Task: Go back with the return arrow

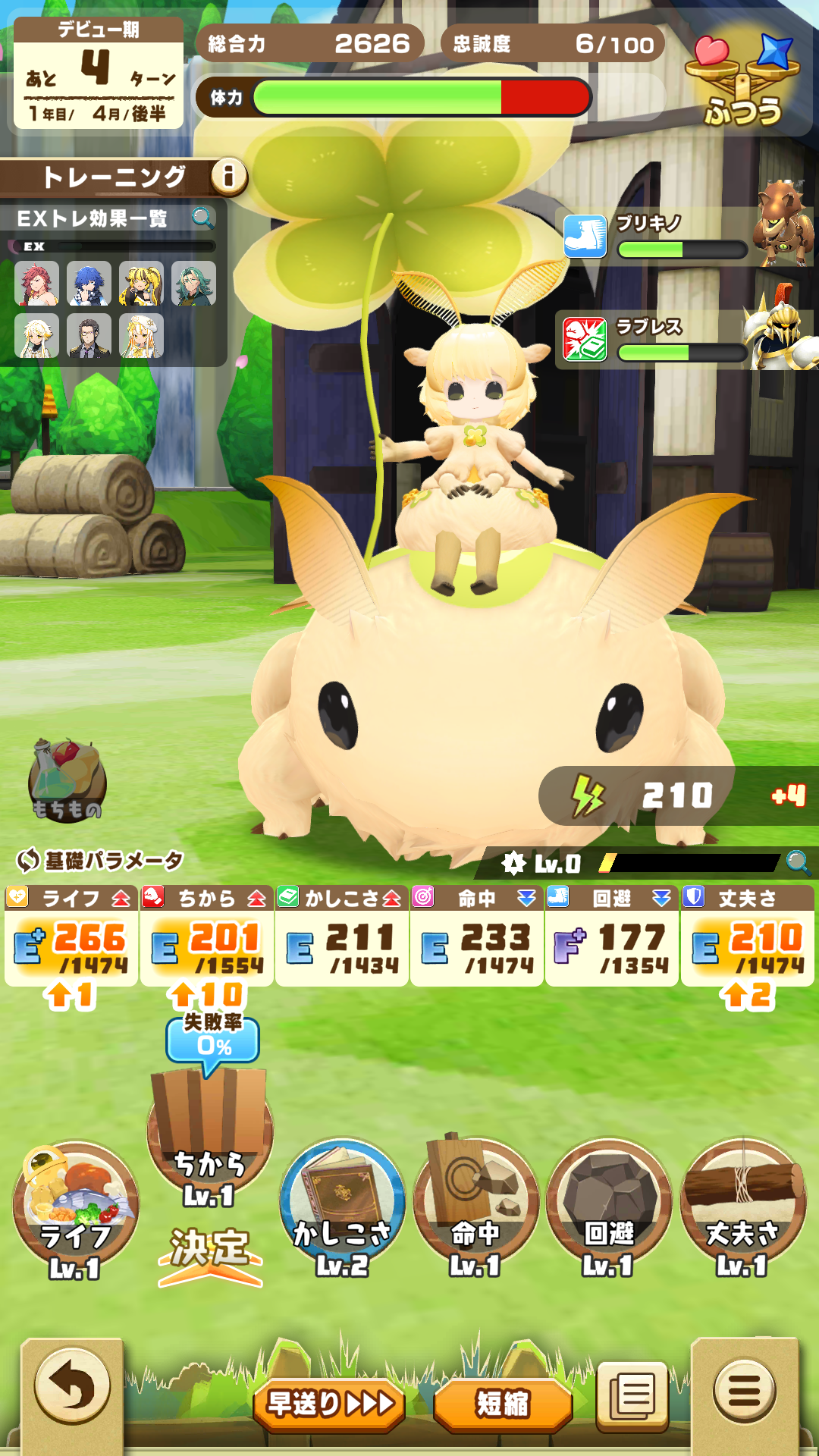Action: point(72,1387)
